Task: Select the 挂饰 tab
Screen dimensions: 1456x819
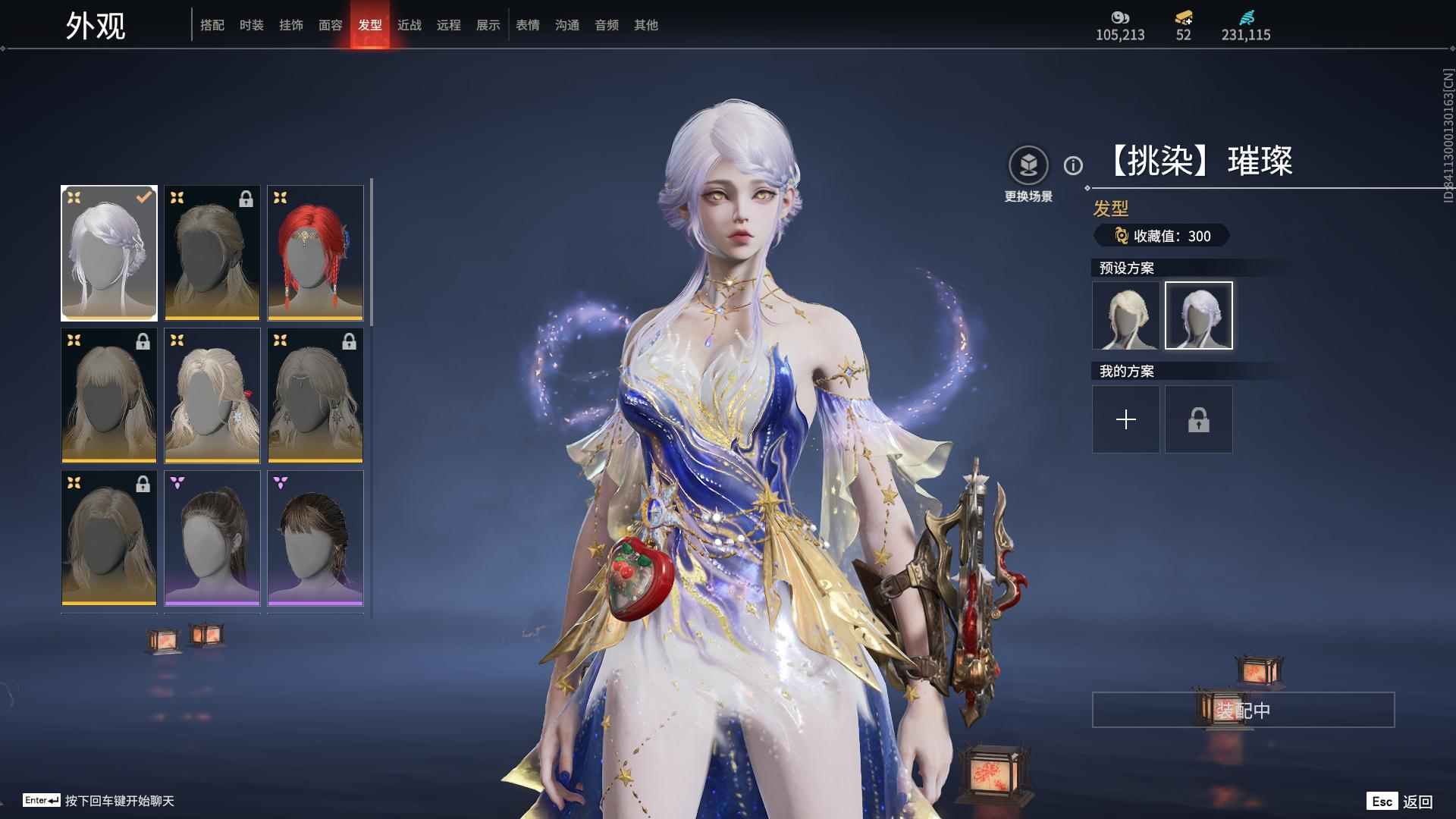Action: pos(291,25)
